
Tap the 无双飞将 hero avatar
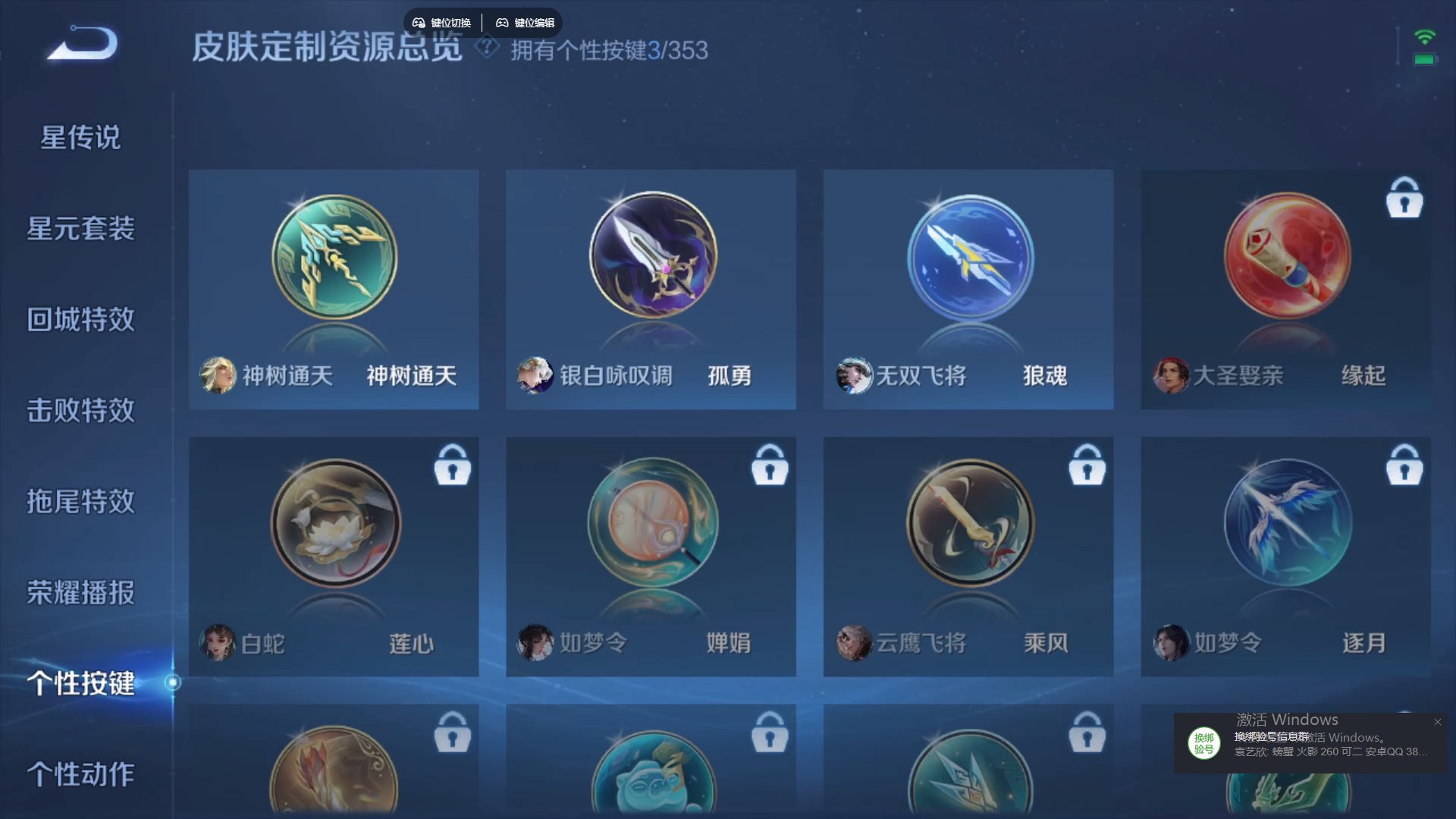(x=853, y=375)
